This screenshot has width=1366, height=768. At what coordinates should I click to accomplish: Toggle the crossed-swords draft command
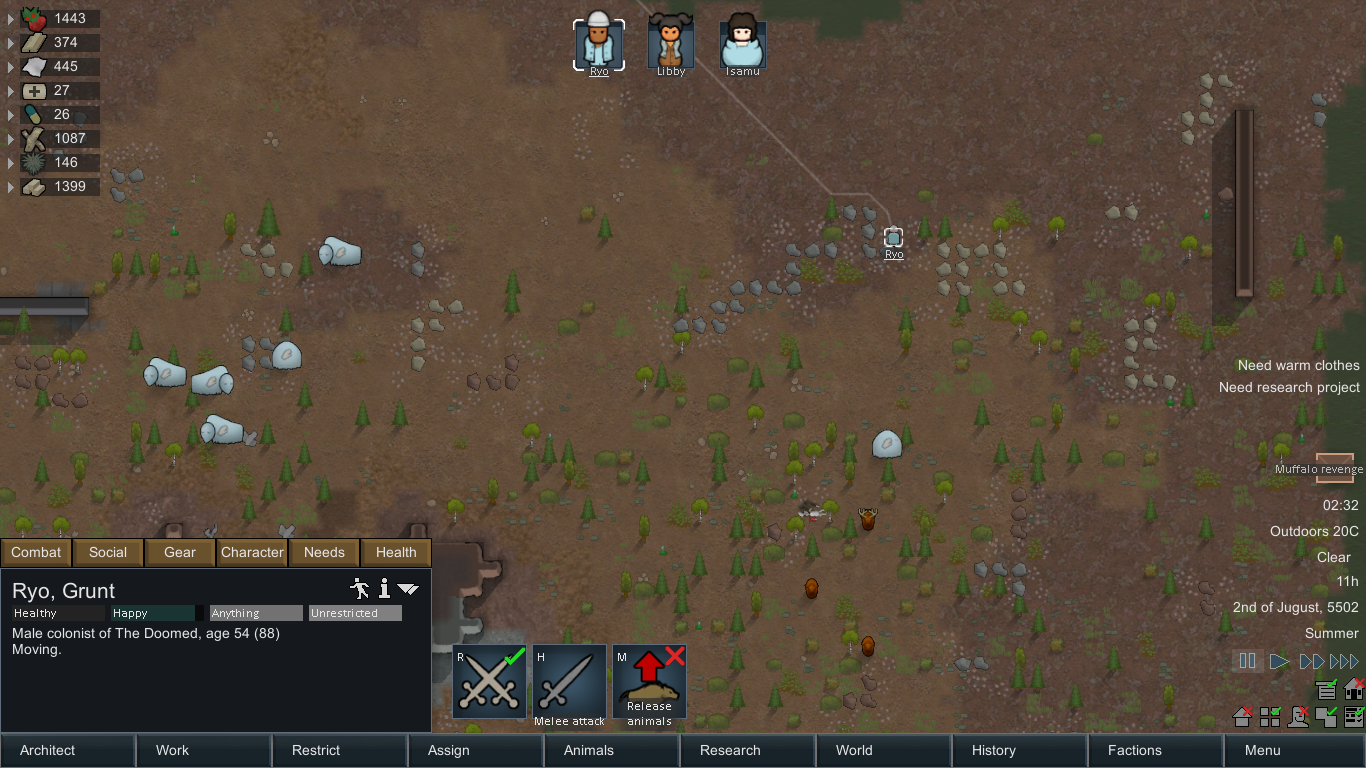pos(489,681)
